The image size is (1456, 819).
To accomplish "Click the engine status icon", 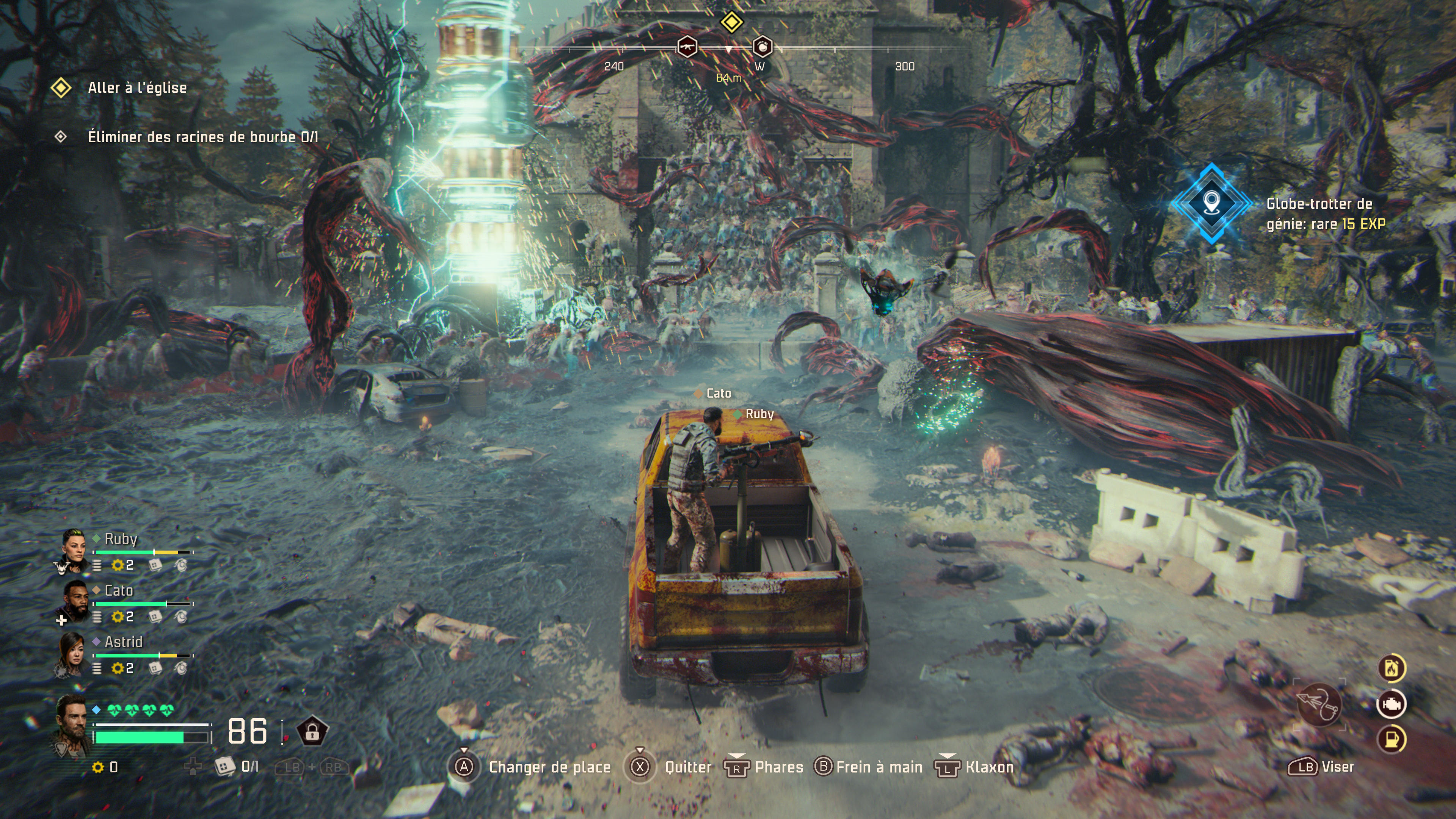I will point(1392,704).
